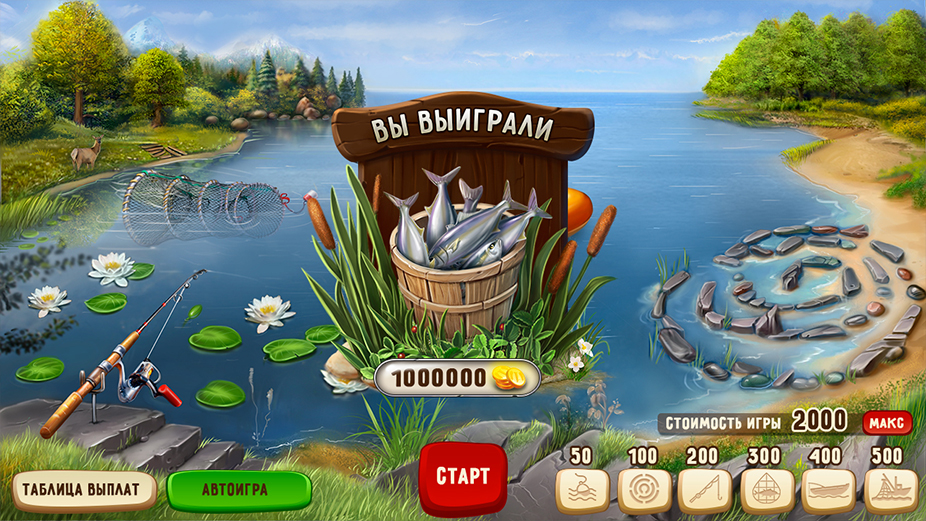Select the 50 fishing float bet
Screen dimensions: 926x521
pyautogui.click(x=582, y=490)
